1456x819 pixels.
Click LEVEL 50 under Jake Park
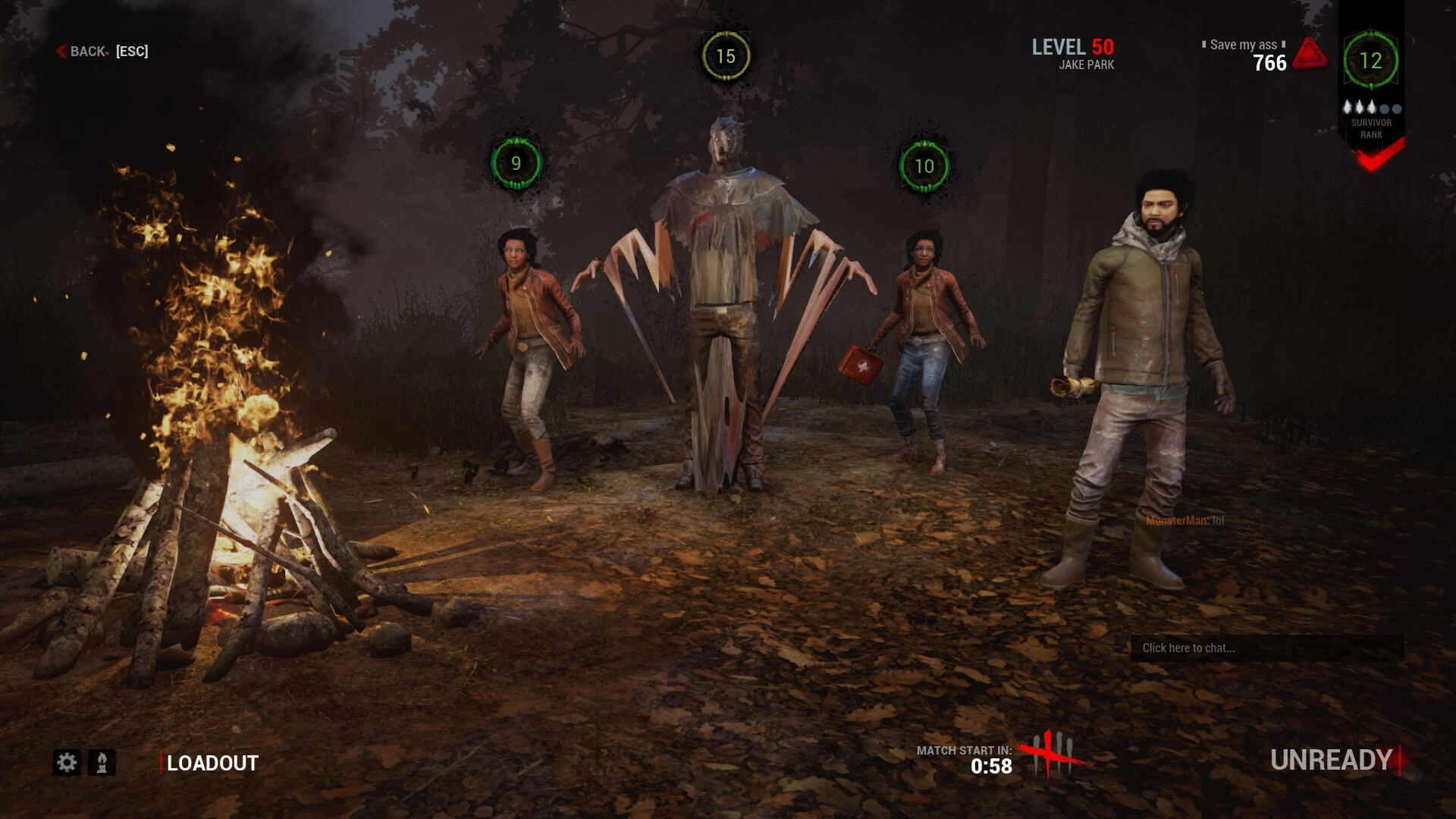tap(1072, 46)
